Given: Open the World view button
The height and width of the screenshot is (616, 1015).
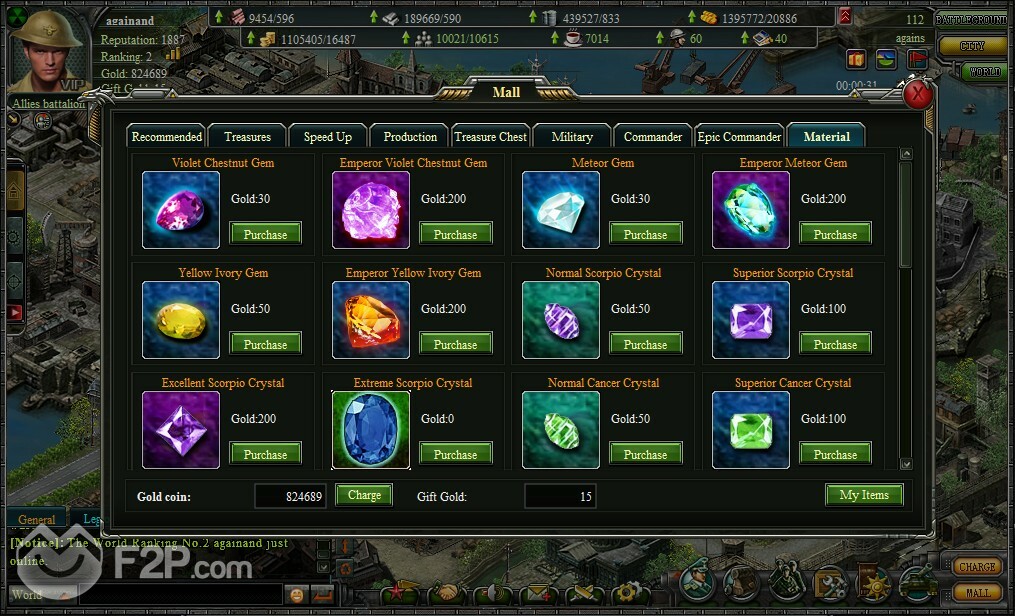Looking at the screenshot, I should tap(984, 72).
